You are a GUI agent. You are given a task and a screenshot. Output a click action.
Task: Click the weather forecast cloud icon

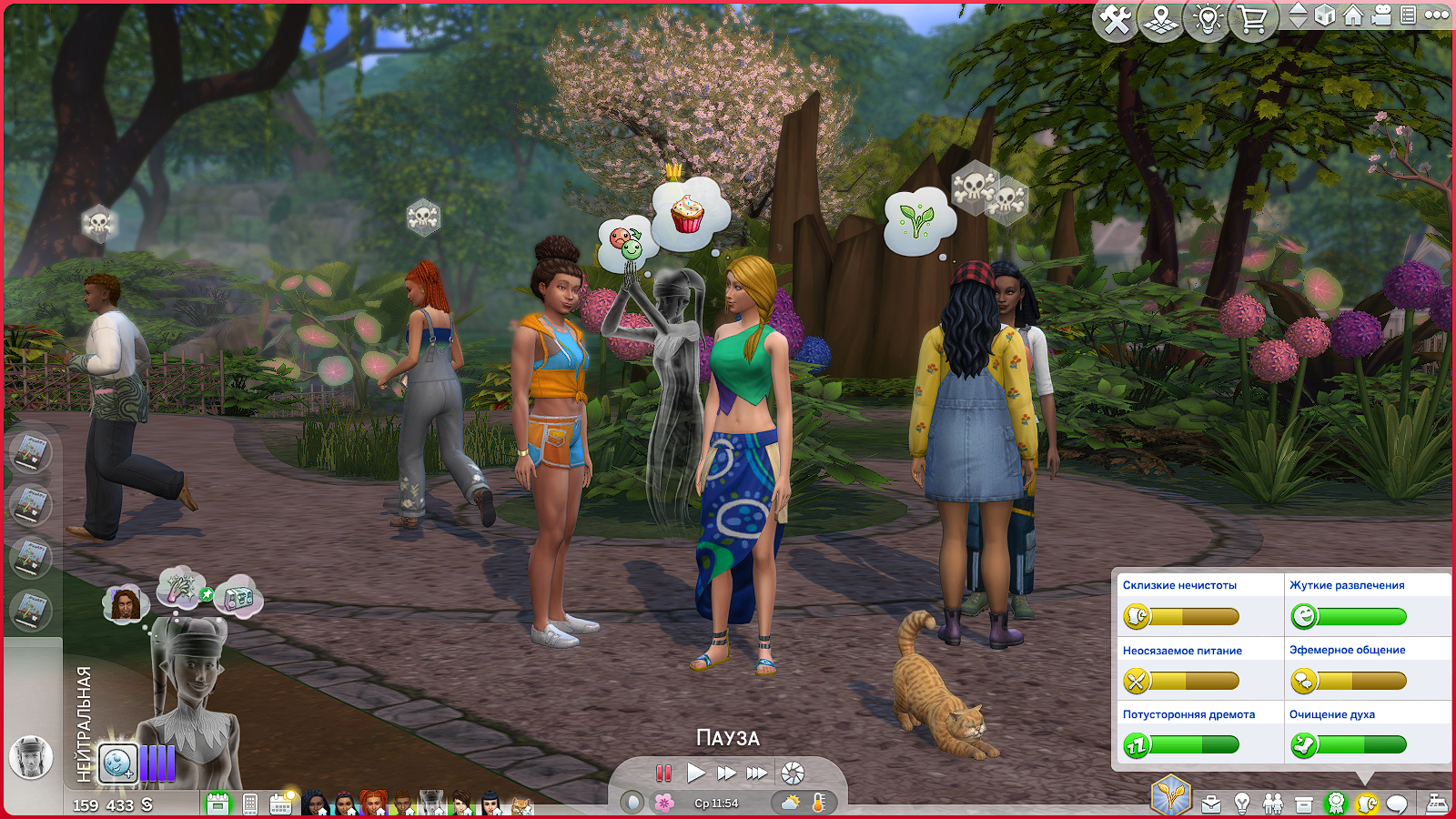[x=791, y=803]
